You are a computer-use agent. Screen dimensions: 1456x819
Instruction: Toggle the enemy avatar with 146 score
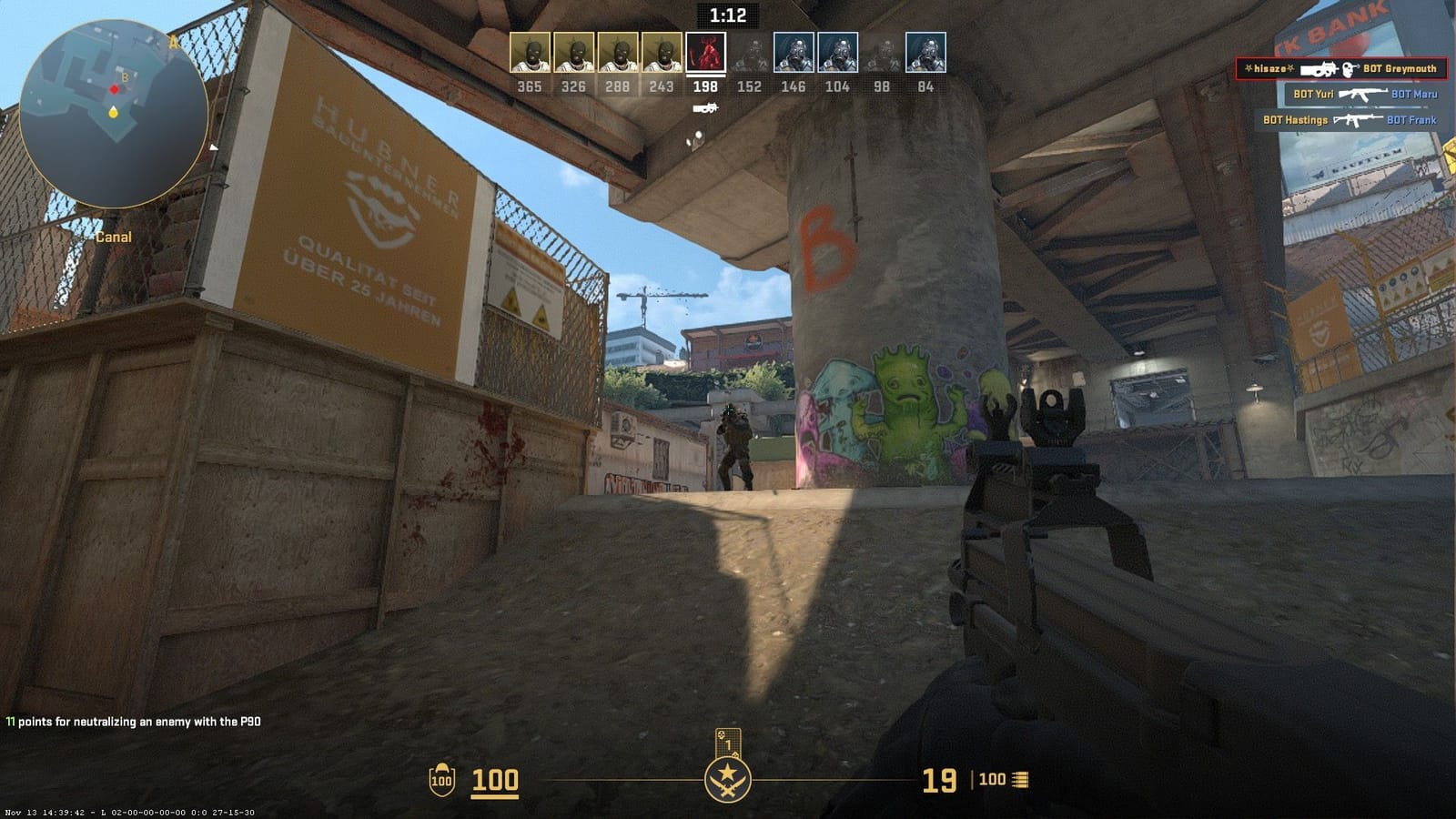pyautogui.click(x=793, y=53)
